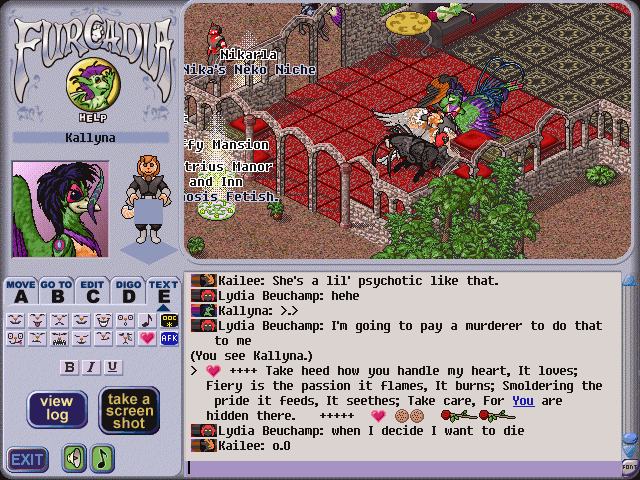Switch to the GO TO B tab
Image resolution: width=640 pixels, height=480 pixels.
57,291
